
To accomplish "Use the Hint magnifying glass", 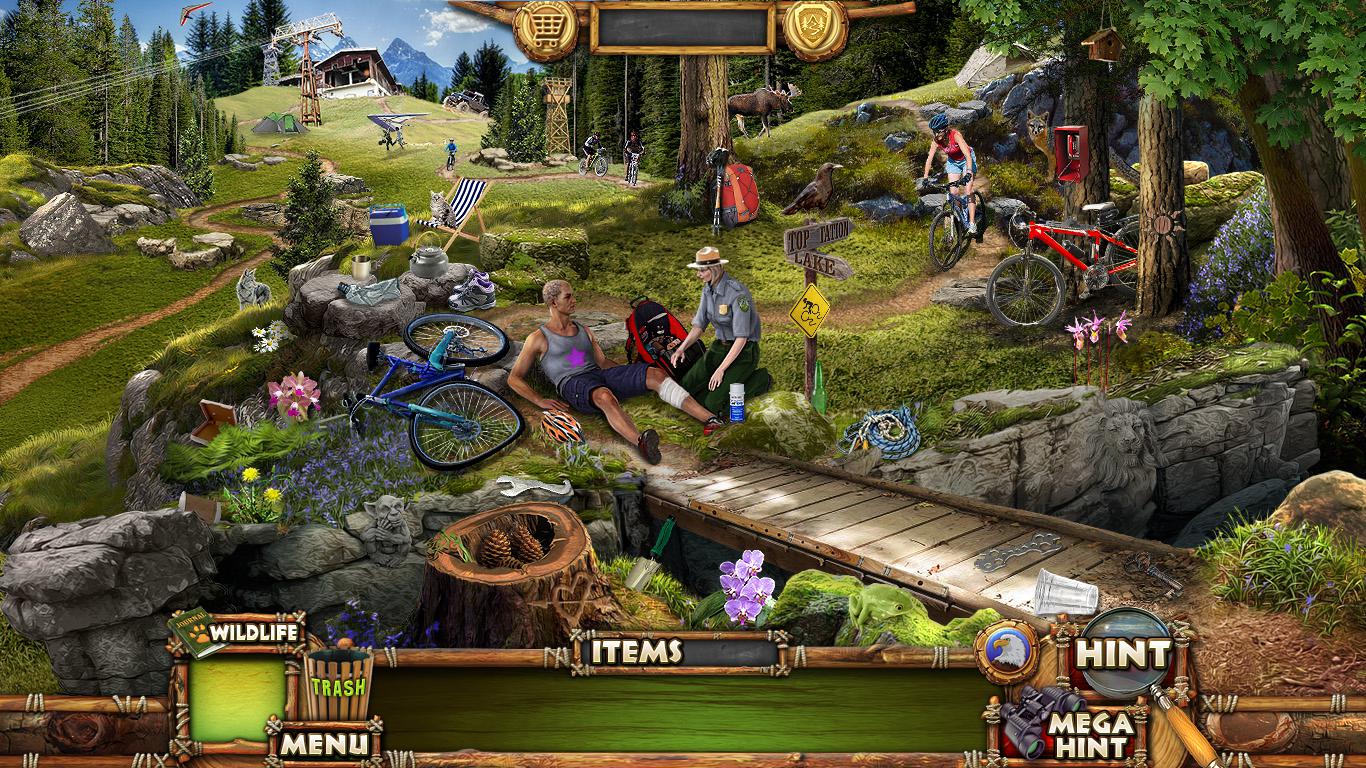I will point(1124,654).
